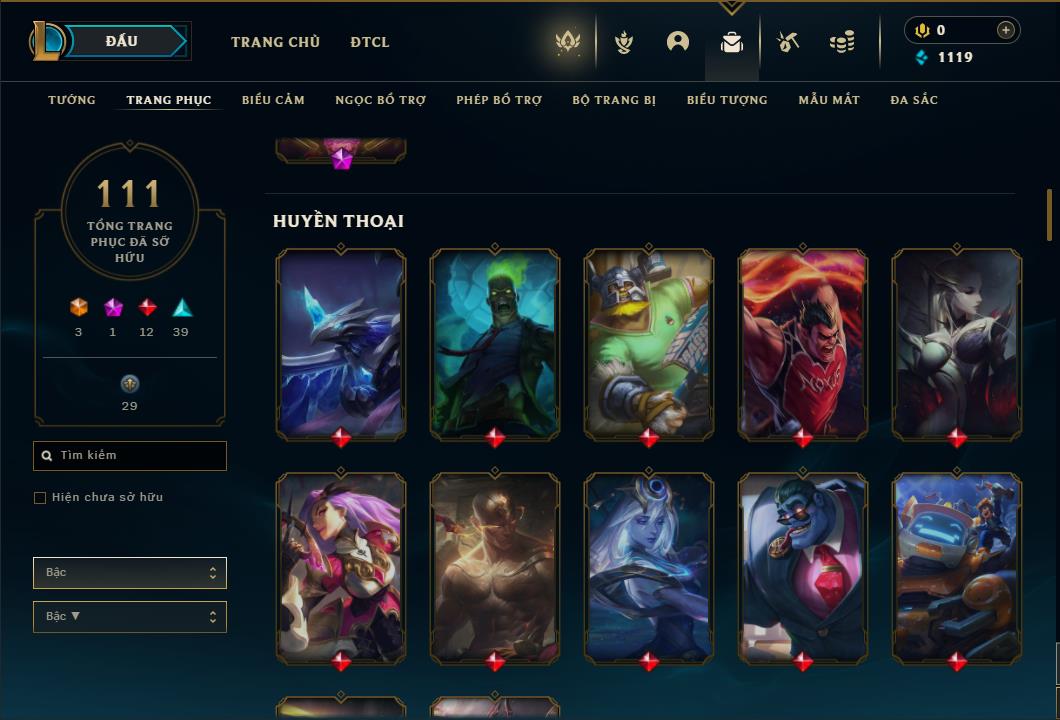Switch to NGỌC BỔ TRỢ tab

[380, 100]
